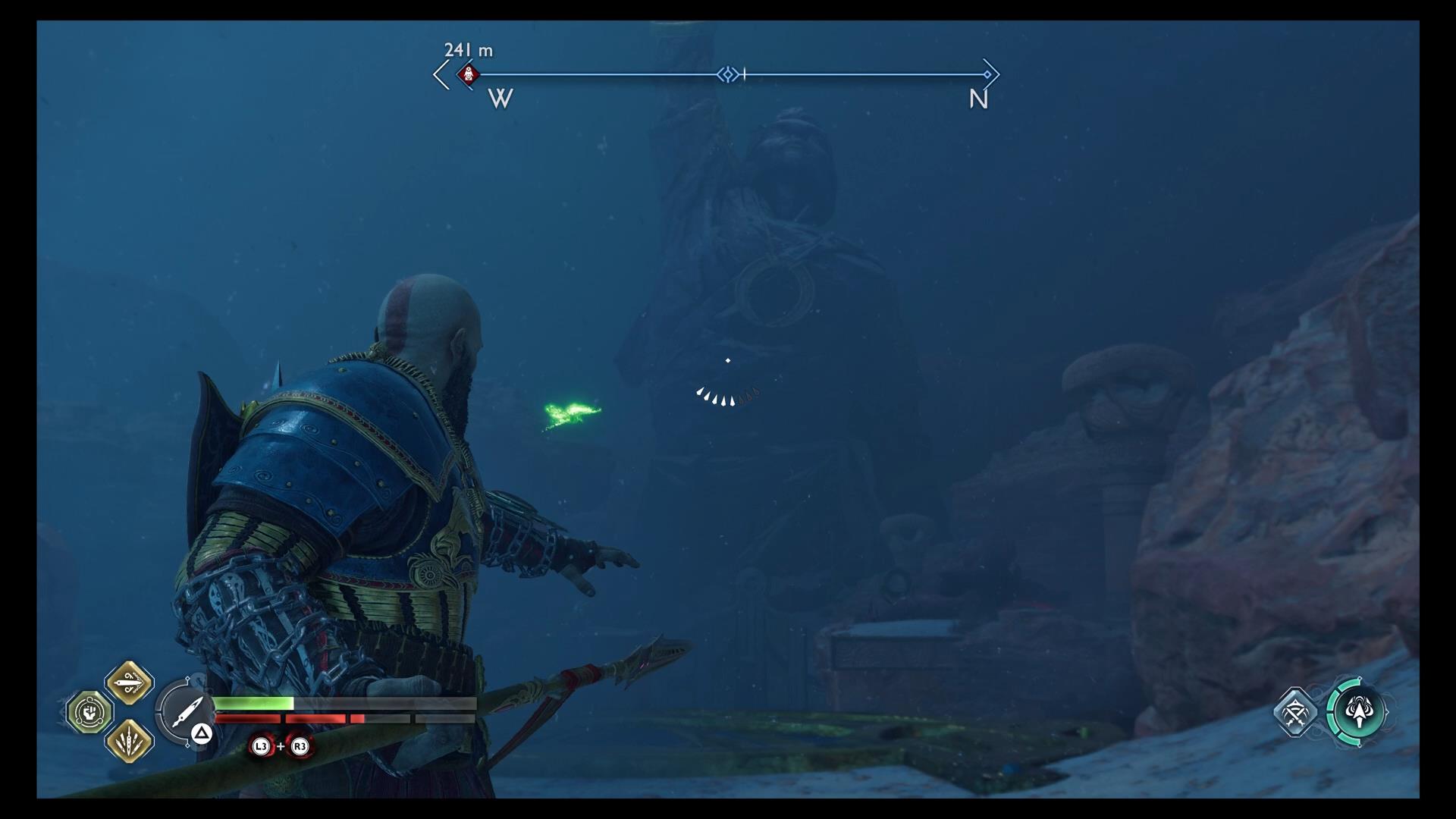Trigger the green fist rage icon
This screenshot has width=1456, height=819.
pos(90,712)
